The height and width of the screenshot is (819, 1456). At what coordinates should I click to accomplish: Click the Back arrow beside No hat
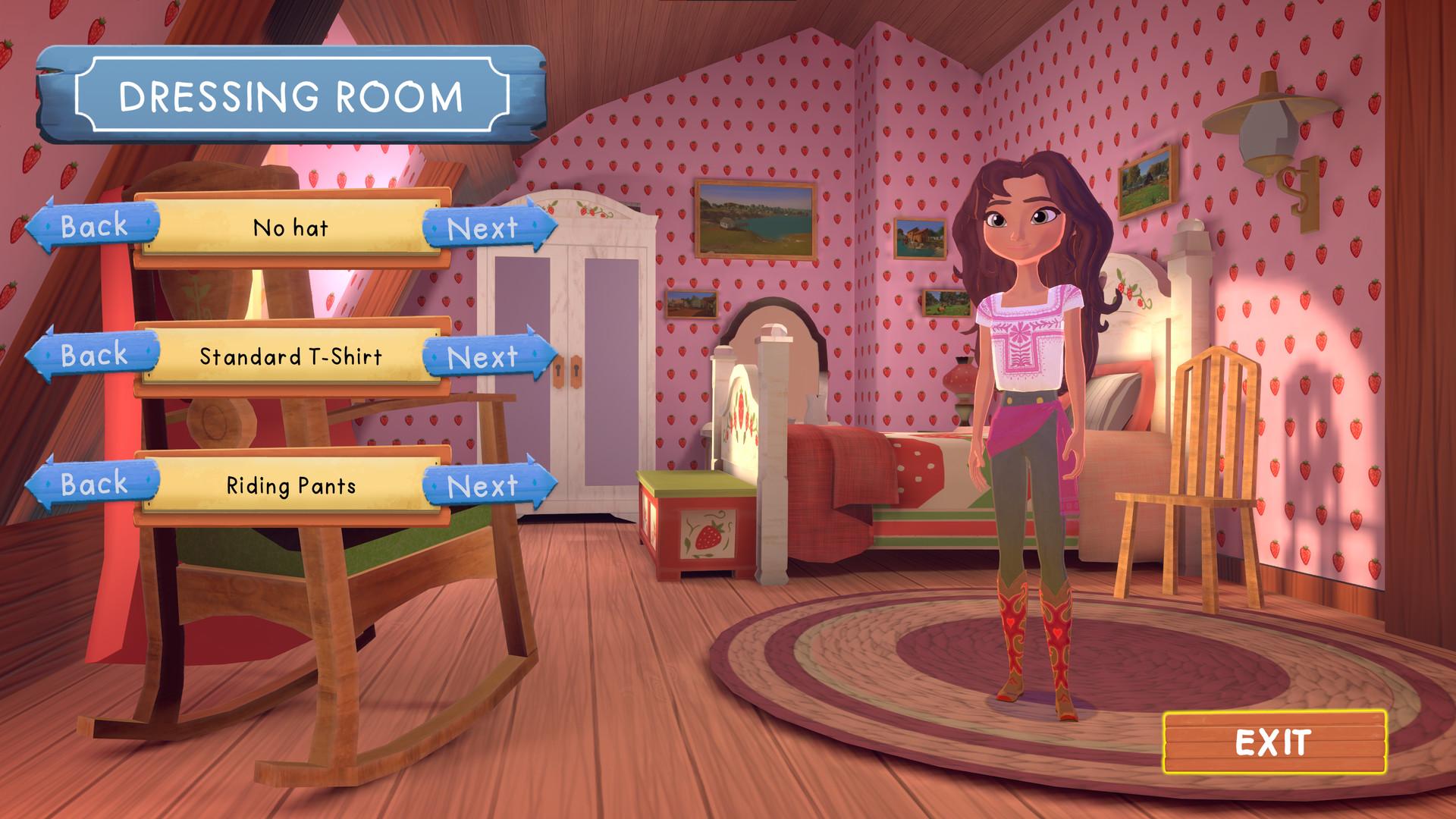point(94,226)
